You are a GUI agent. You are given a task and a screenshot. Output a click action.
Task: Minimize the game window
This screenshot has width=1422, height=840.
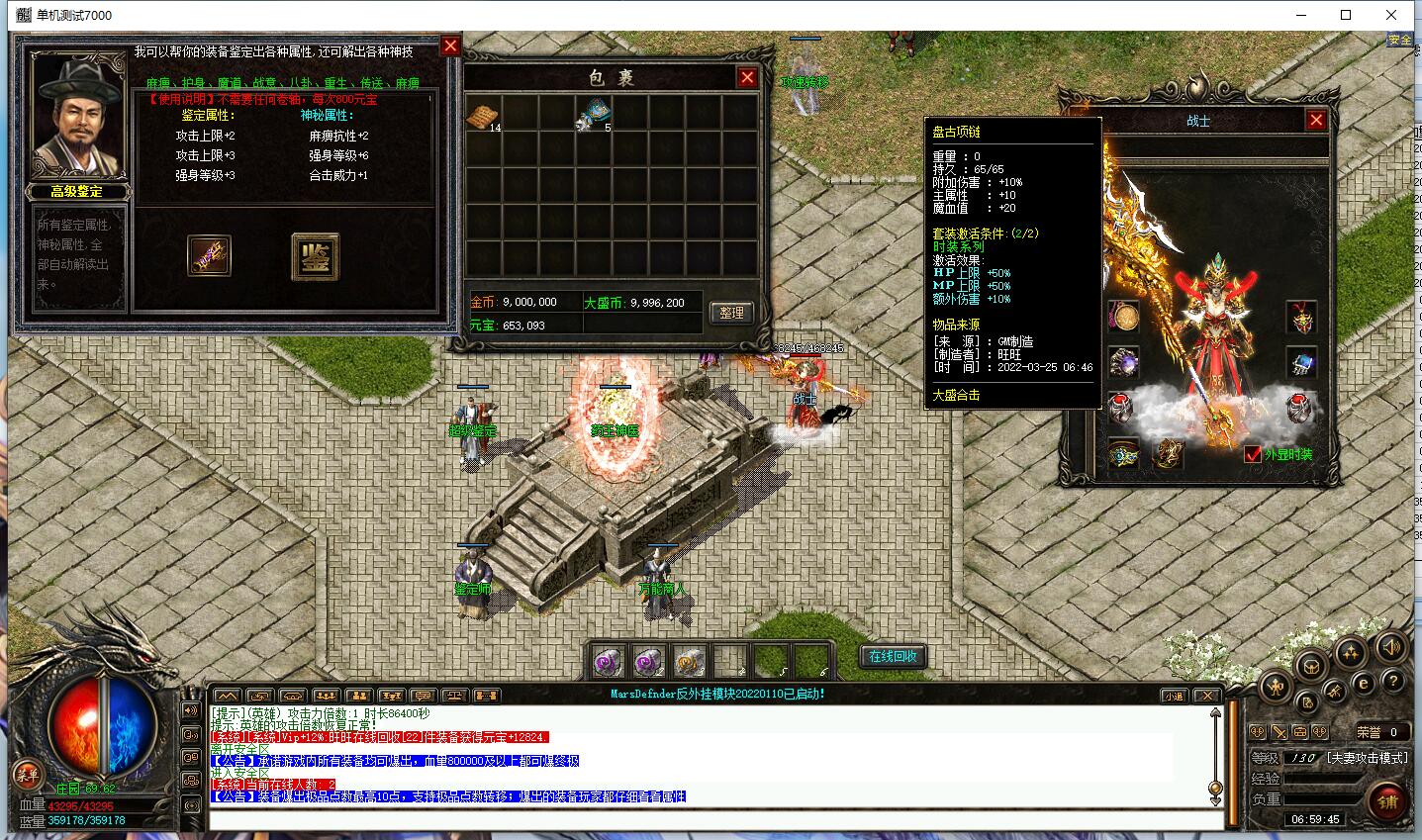pyautogui.click(x=1299, y=15)
